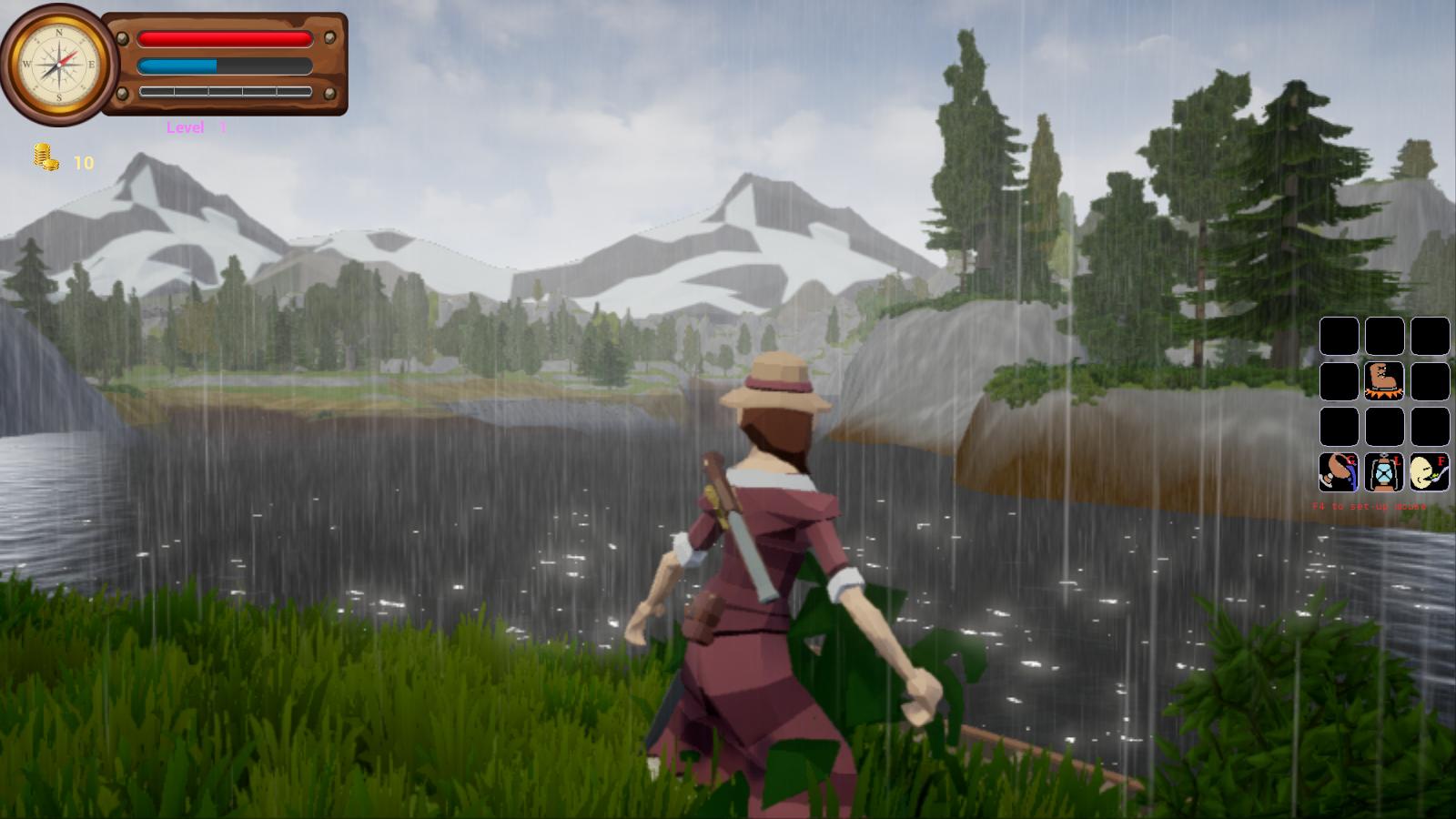
Task: Click the compass in the corner
Action: point(59,65)
